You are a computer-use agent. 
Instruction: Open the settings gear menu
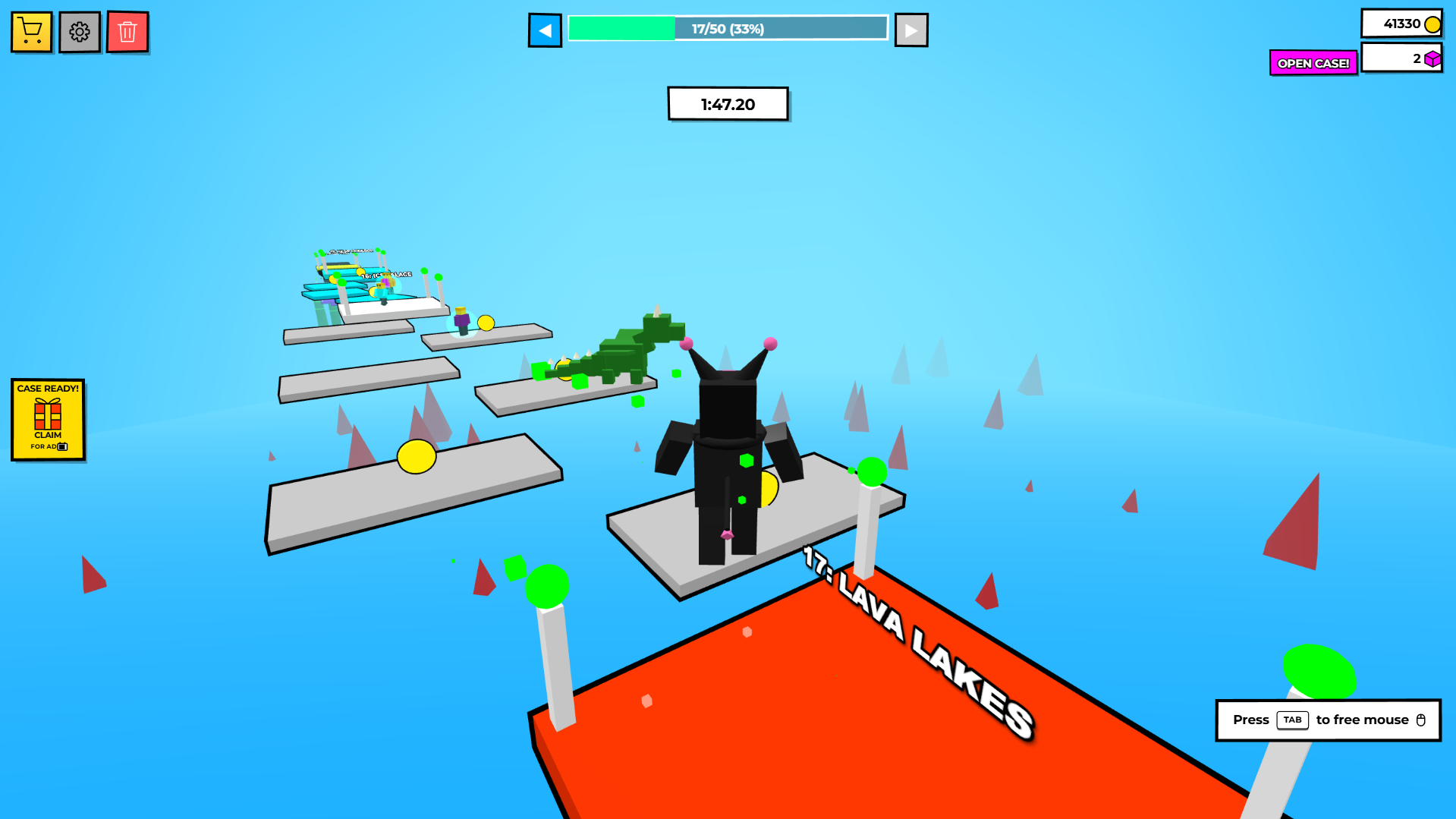(x=79, y=32)
